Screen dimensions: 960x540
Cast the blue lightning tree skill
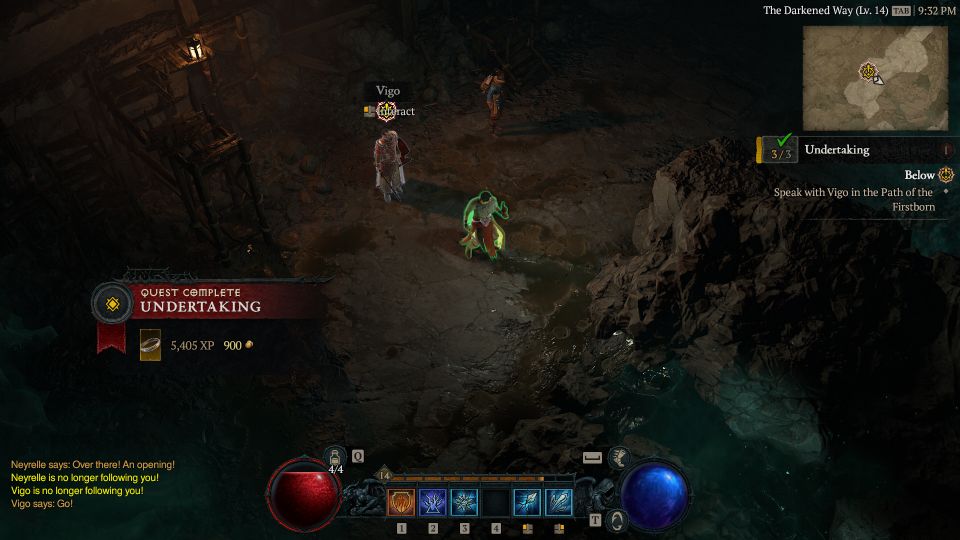tap(433, 502)
